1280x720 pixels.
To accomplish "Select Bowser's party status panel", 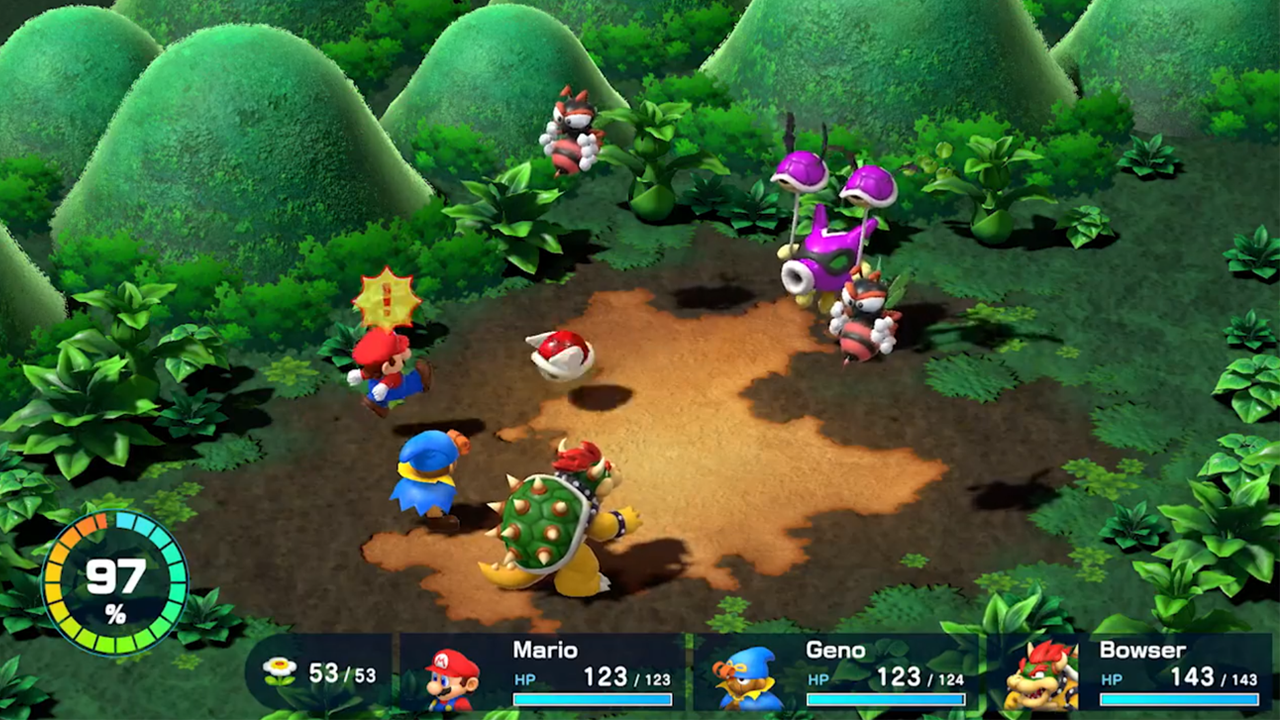I will coord(1130,673).
